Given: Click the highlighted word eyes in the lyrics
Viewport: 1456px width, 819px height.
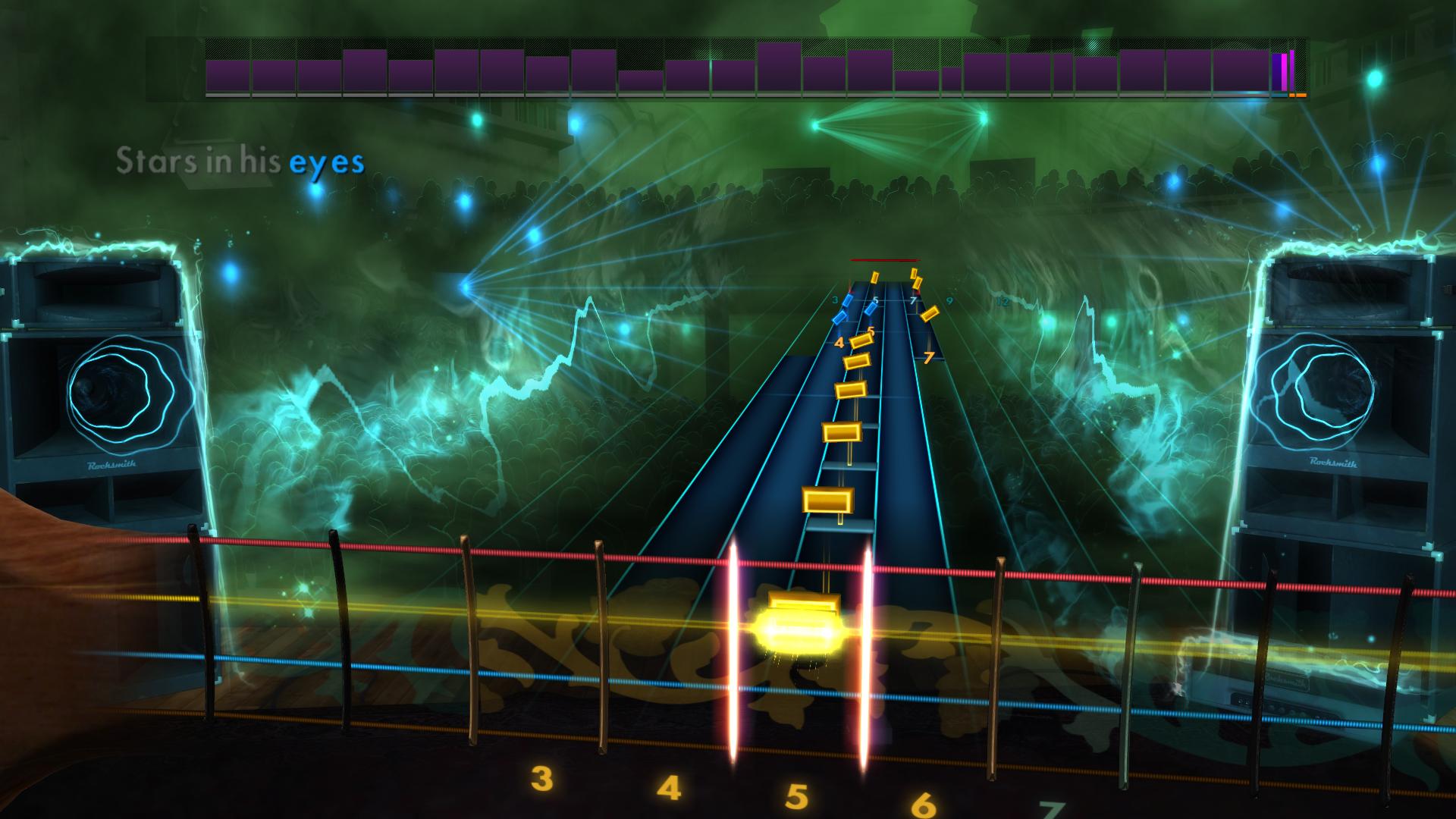Looking at the screenshot, I should point(328,162).
